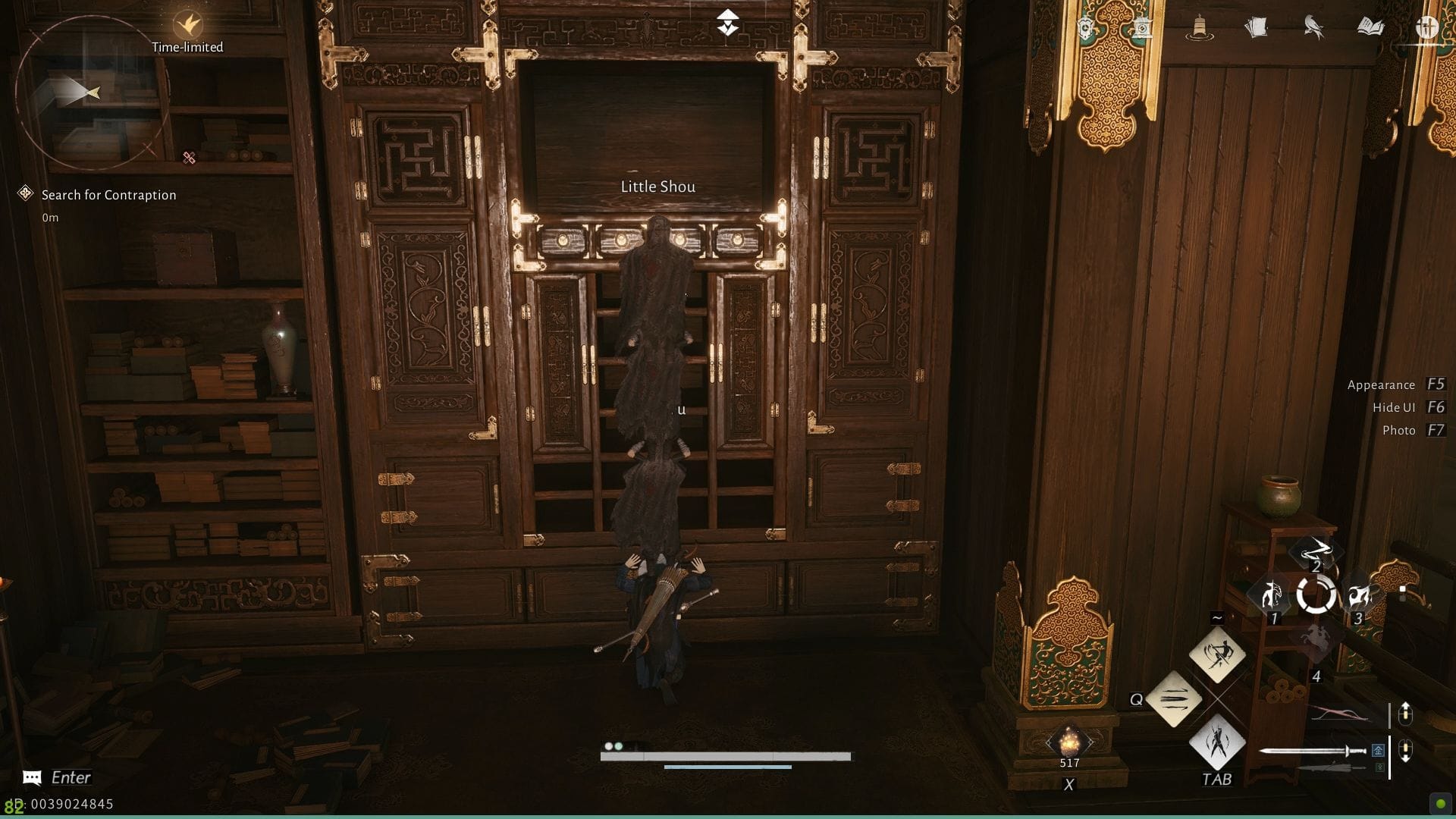Click the incense burner icon
This screenshot has width=1456, height=819.
1199,27
